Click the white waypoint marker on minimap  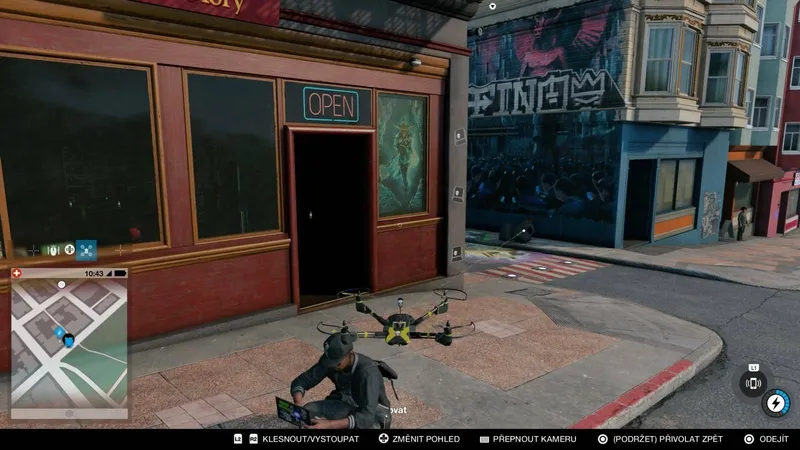(61, 285)
